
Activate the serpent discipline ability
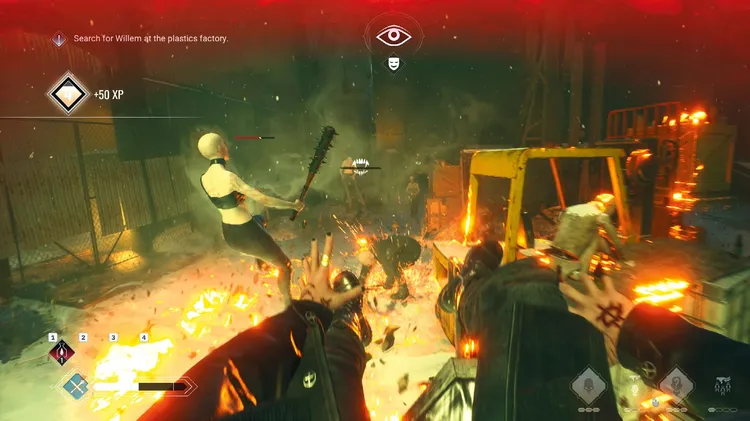pos(676,385)
